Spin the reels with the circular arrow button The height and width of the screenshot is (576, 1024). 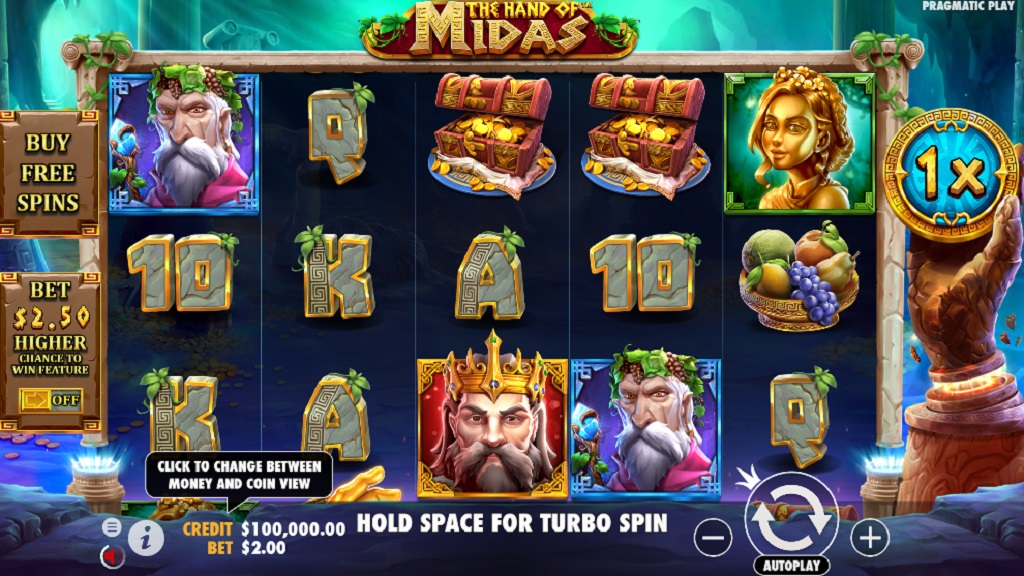coord(791,517)
